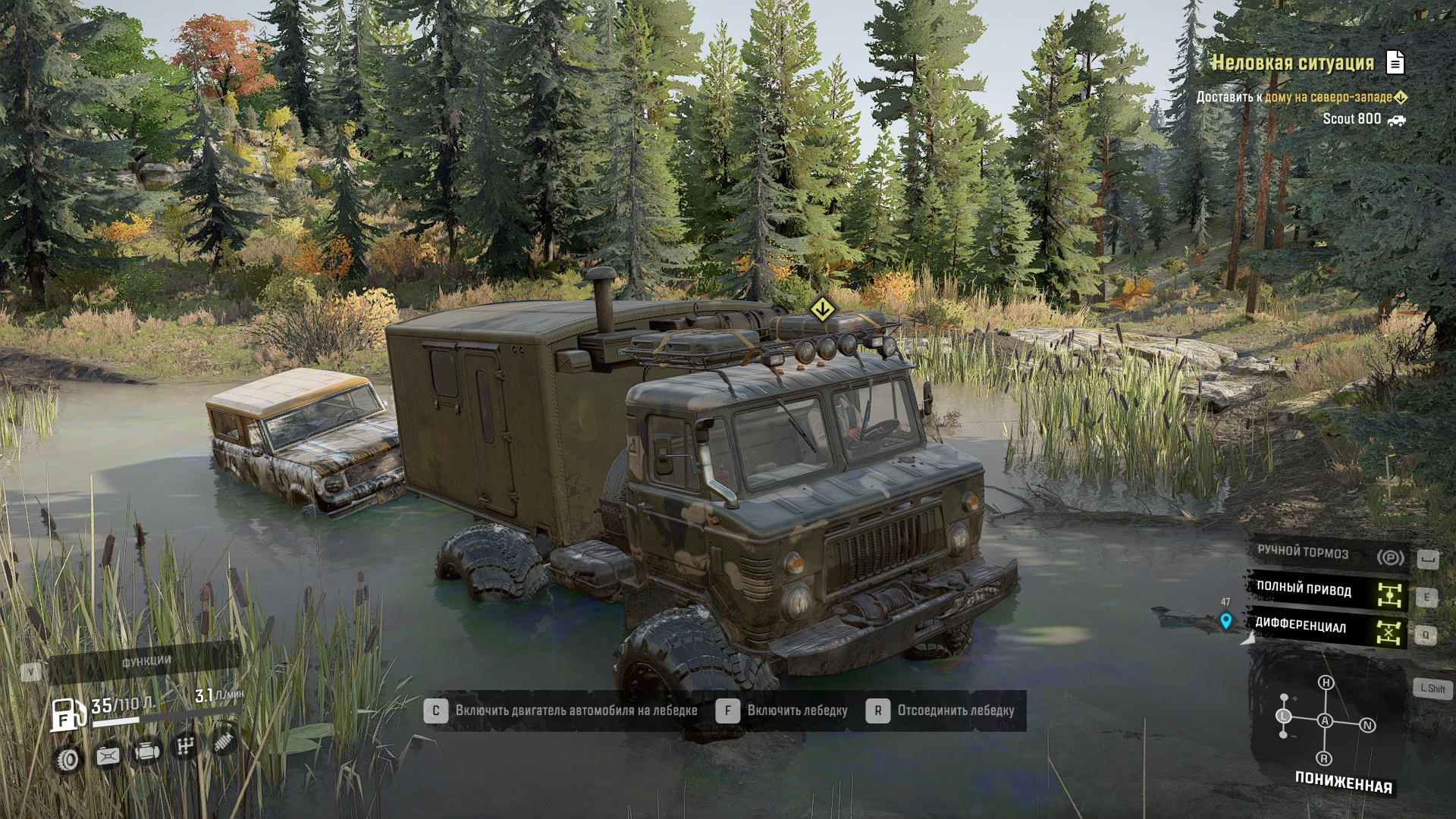Toggle the Дифференциал lock
Screen dimensions: 1456x819
tap(1329, 627)
